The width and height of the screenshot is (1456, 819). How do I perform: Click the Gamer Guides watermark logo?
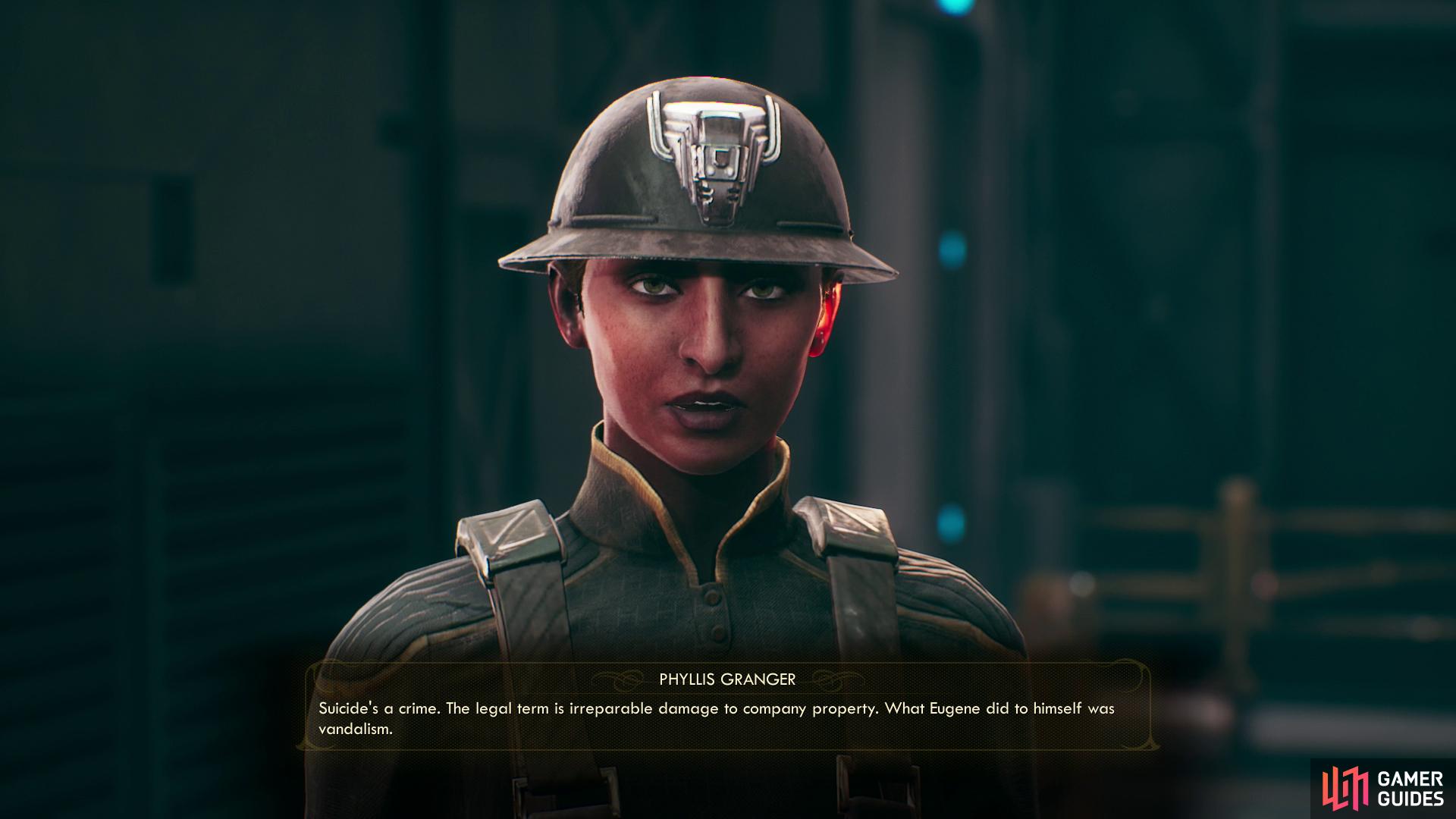coord(1383,788)
